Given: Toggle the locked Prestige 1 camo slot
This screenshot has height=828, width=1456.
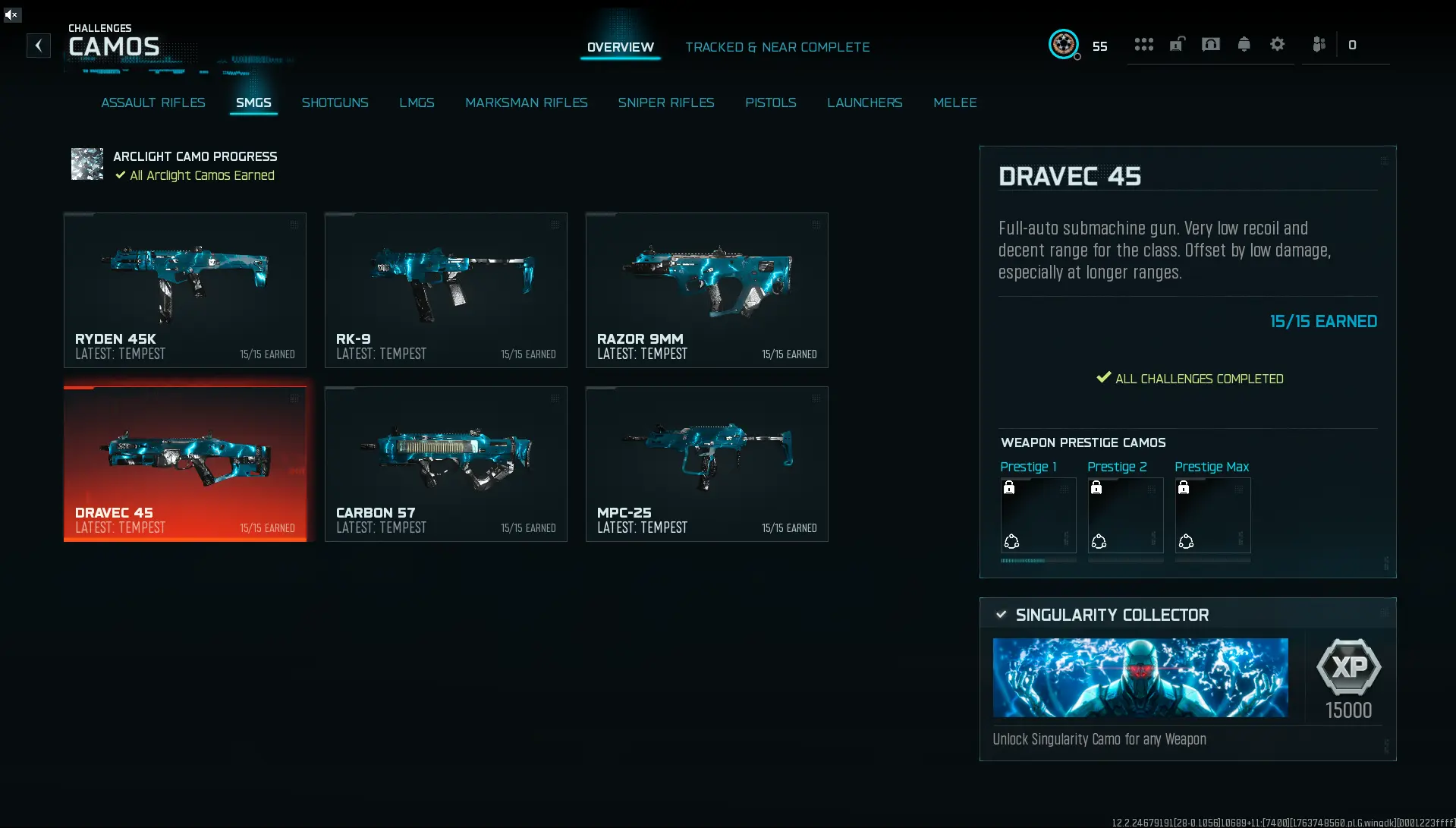Looking at the screenshot, I should click(1038, 517).
